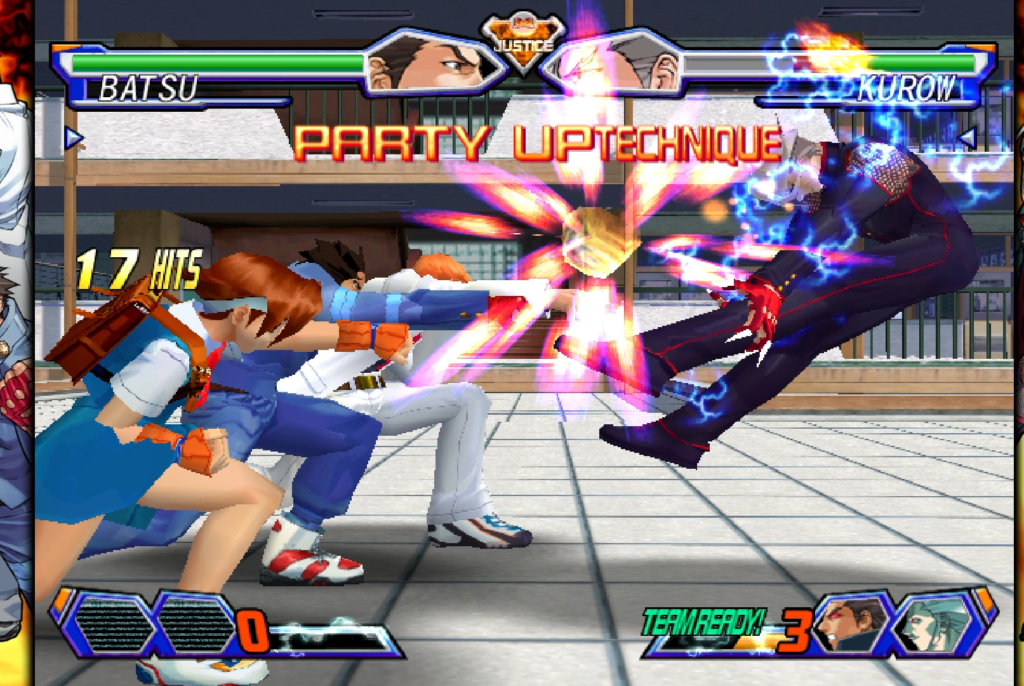The height and width of the screenshot is (686, 1024).
Task: Choose the red-faced dark-haired partner portrait
Action: [850, 625]
